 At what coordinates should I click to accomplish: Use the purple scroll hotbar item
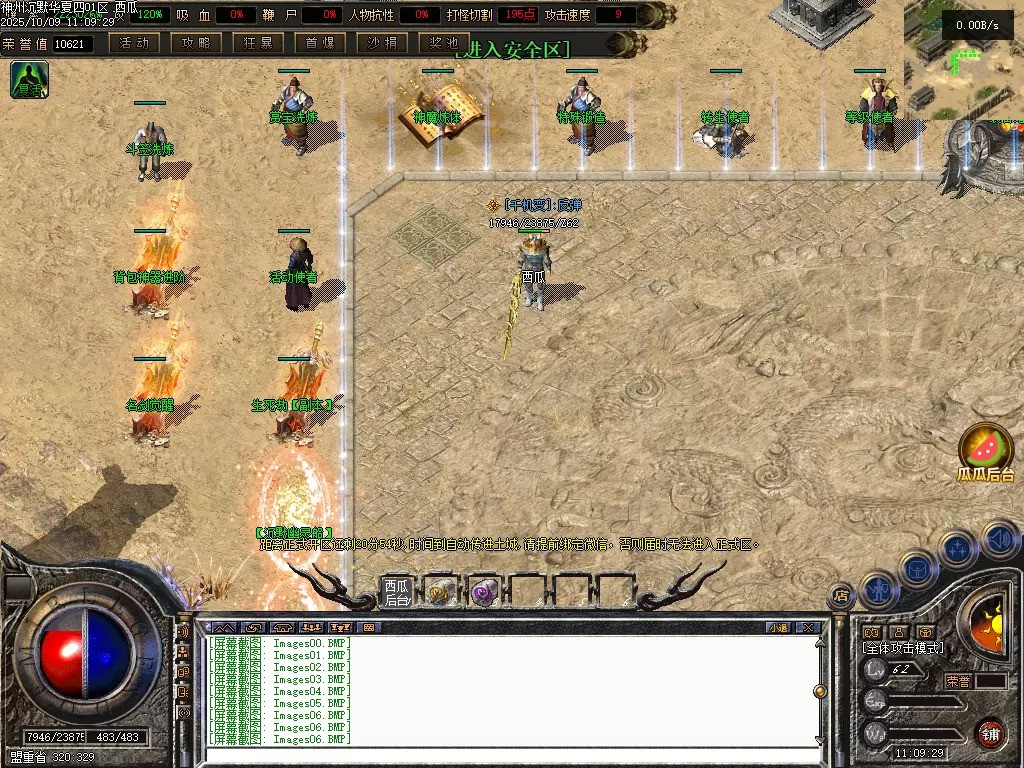pos(484,592)
